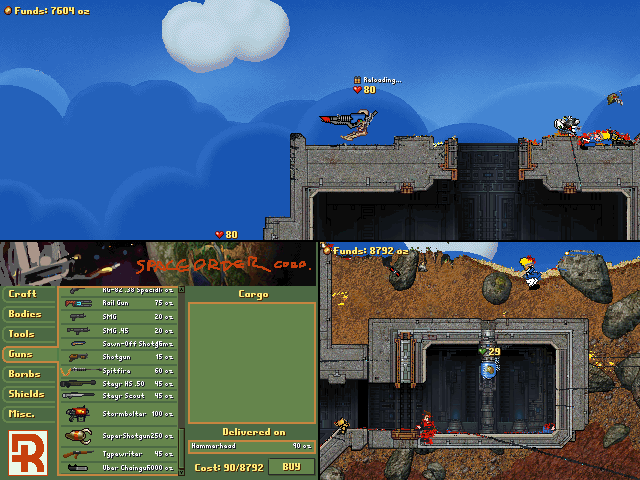
Task: Switch to the Shields tab
Action: [x=27, y=394]
